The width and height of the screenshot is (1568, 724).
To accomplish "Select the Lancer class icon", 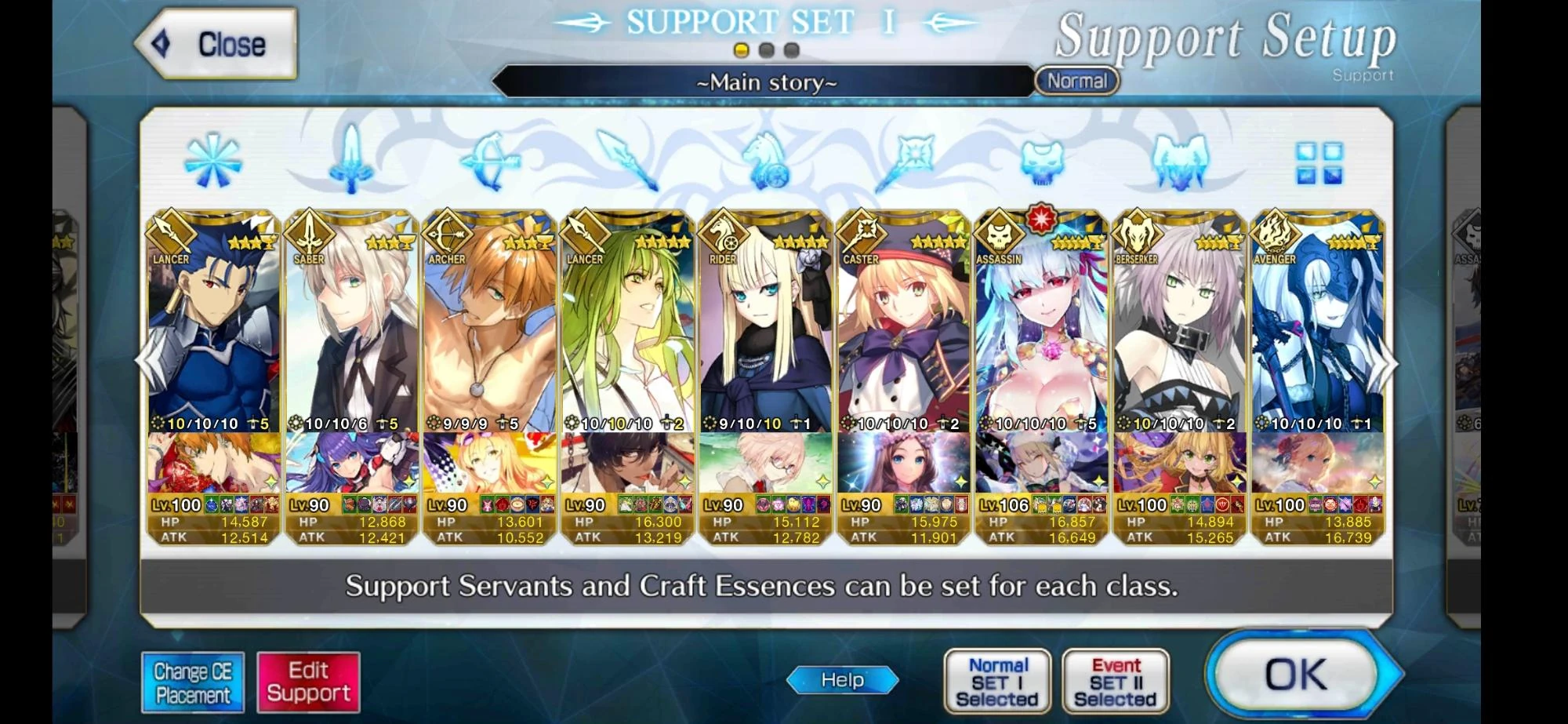I will coord(627,161).
